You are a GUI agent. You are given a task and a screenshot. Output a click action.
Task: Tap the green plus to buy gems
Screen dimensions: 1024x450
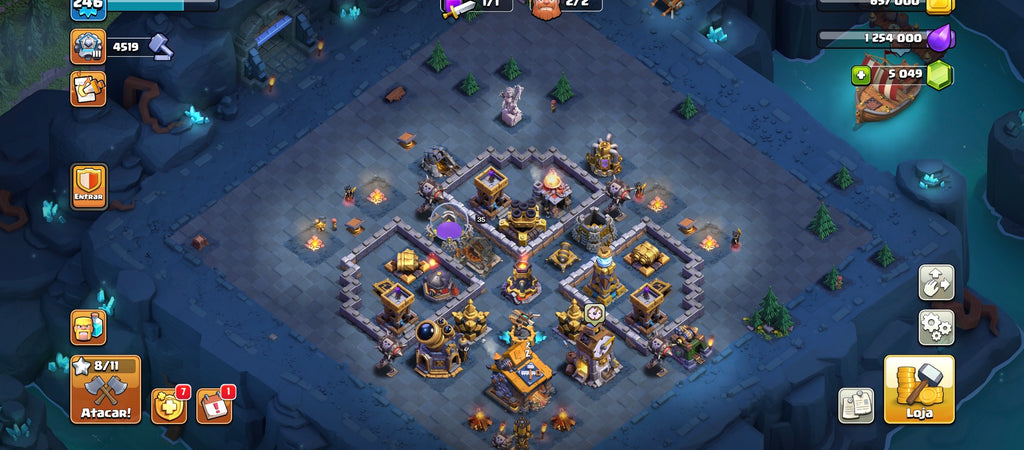[x=860, y=74]
